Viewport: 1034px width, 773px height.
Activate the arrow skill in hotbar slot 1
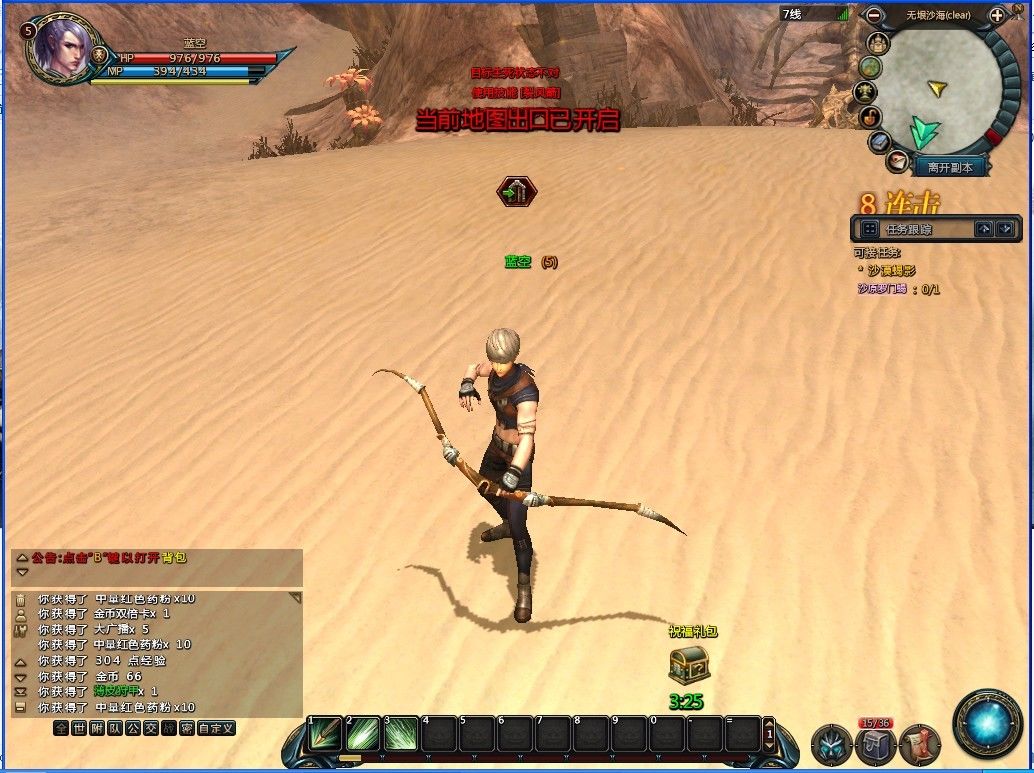(324, 734)
